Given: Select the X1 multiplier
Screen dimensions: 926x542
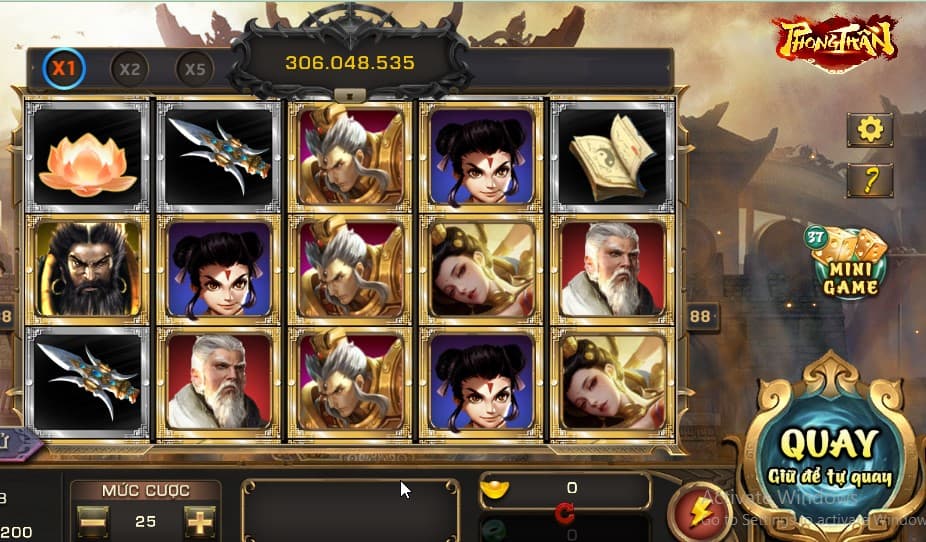Looking at the screenshot, I should pyautogui.click(x=64, y=69).
